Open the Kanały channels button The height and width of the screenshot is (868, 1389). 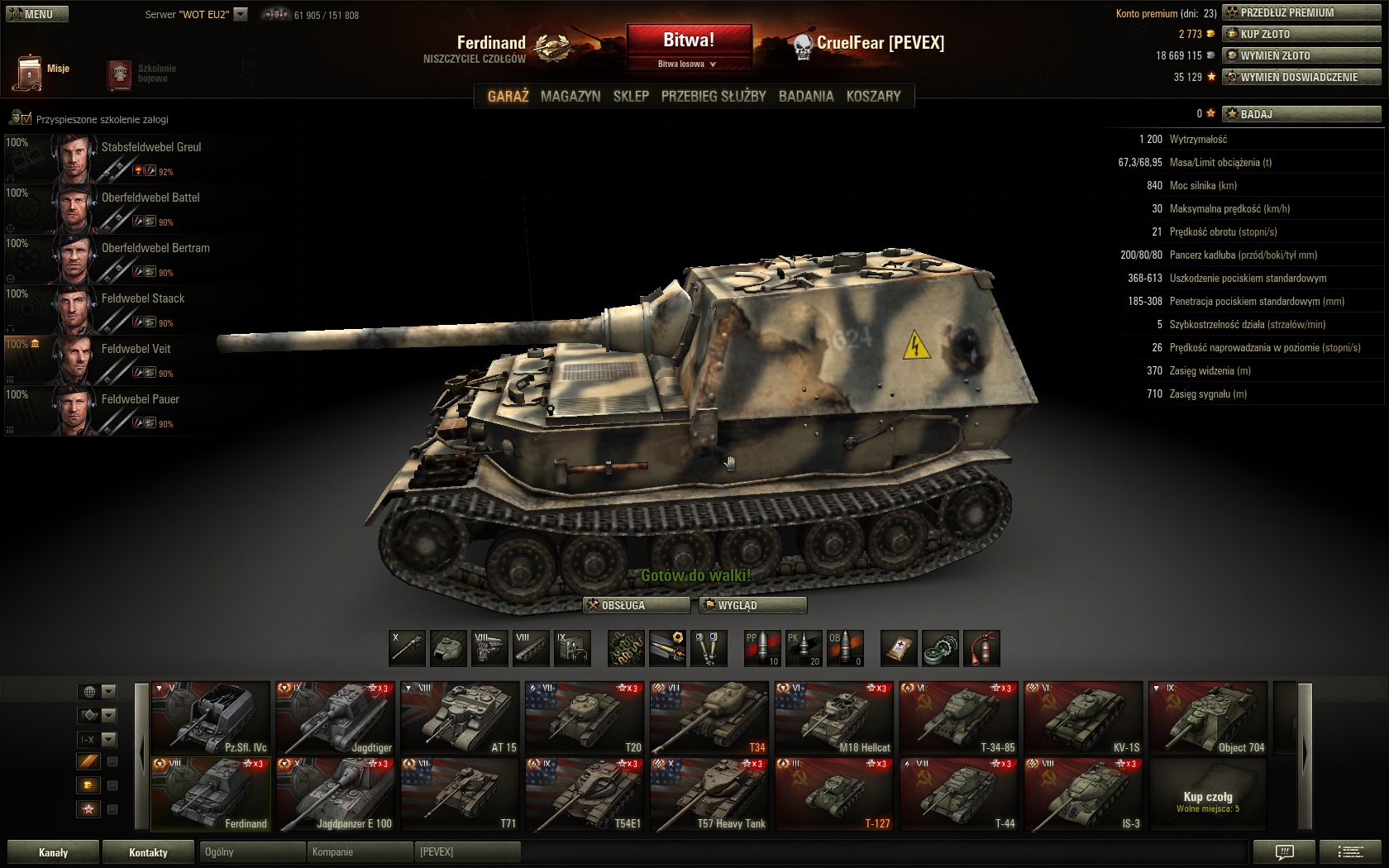(54, 852)
